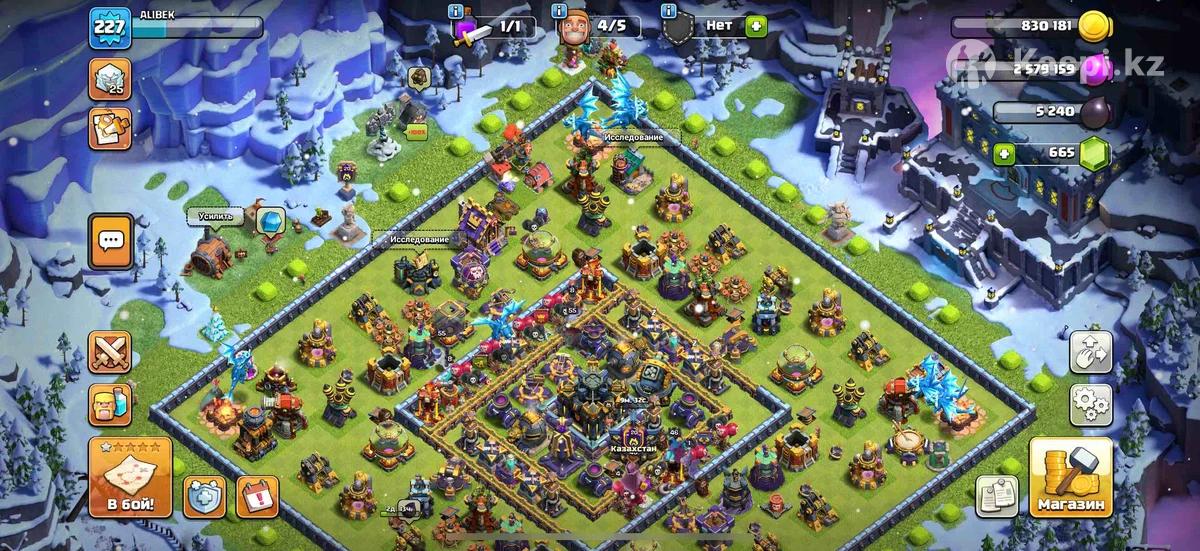This screenshot has height=551, width=1200.
Task: Buy a shield using the green plus
Action: tap(755, 27)
